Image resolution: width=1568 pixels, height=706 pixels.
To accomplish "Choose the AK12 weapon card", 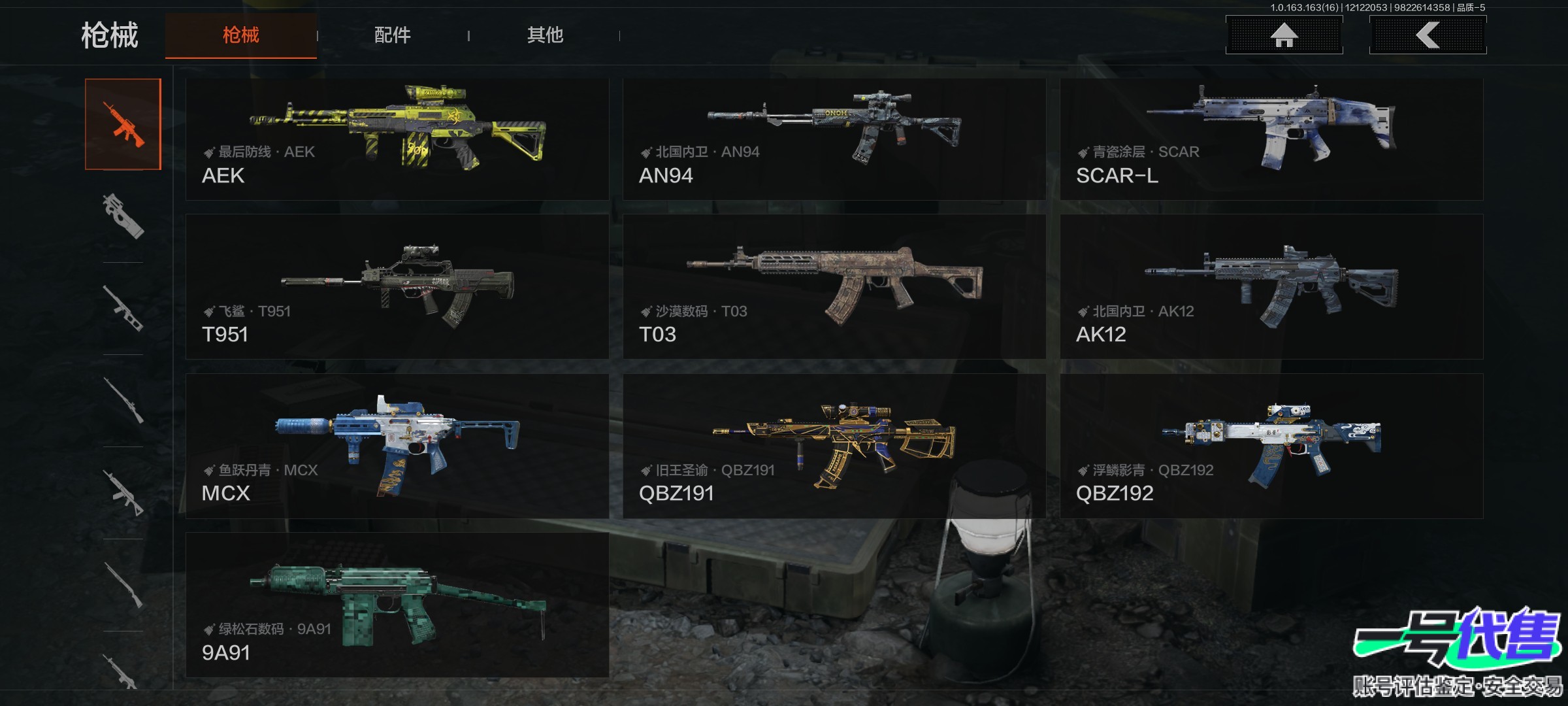I will click(1271, 286).
